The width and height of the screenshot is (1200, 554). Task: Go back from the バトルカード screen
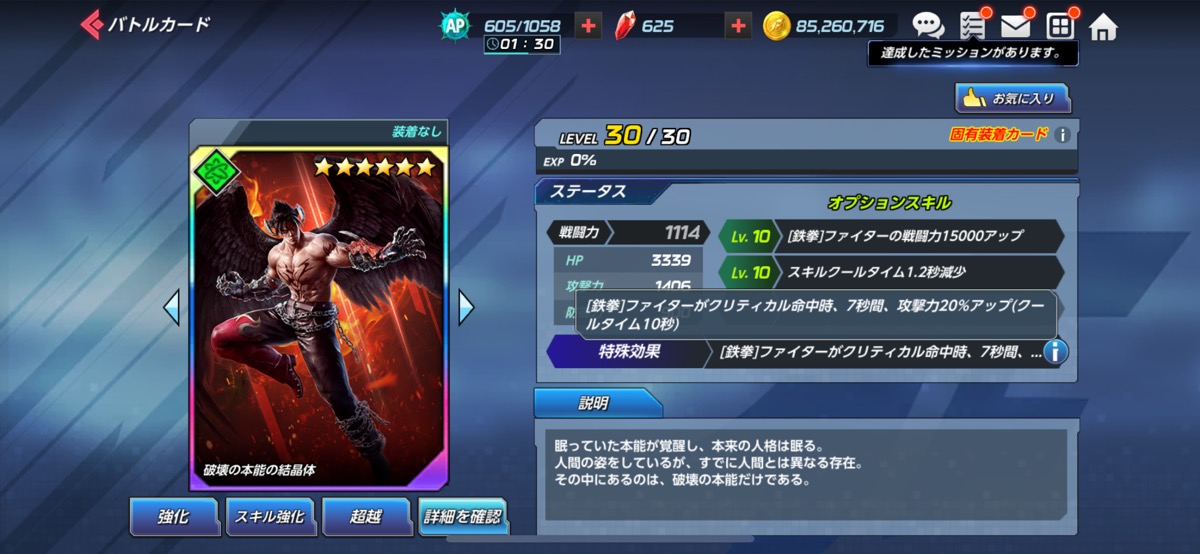click(x=92, y=24)
